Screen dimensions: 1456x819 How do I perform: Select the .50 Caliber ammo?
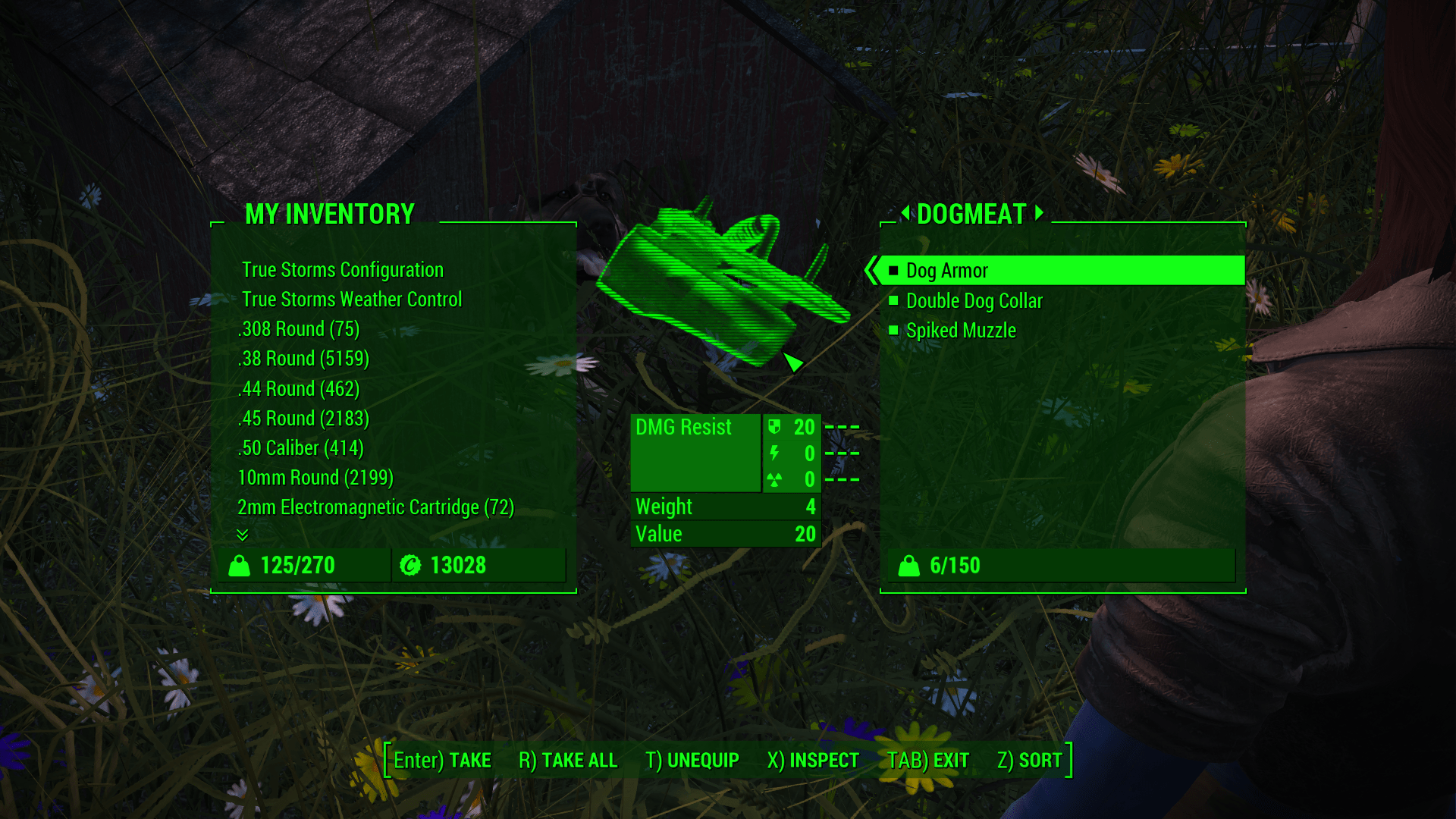301,448
